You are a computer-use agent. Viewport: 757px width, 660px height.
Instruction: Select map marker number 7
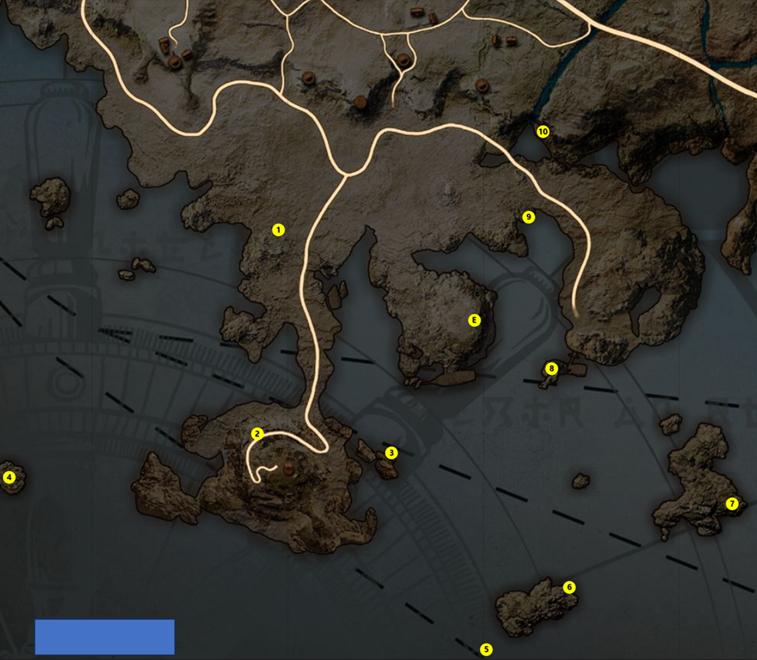[732, 504]
